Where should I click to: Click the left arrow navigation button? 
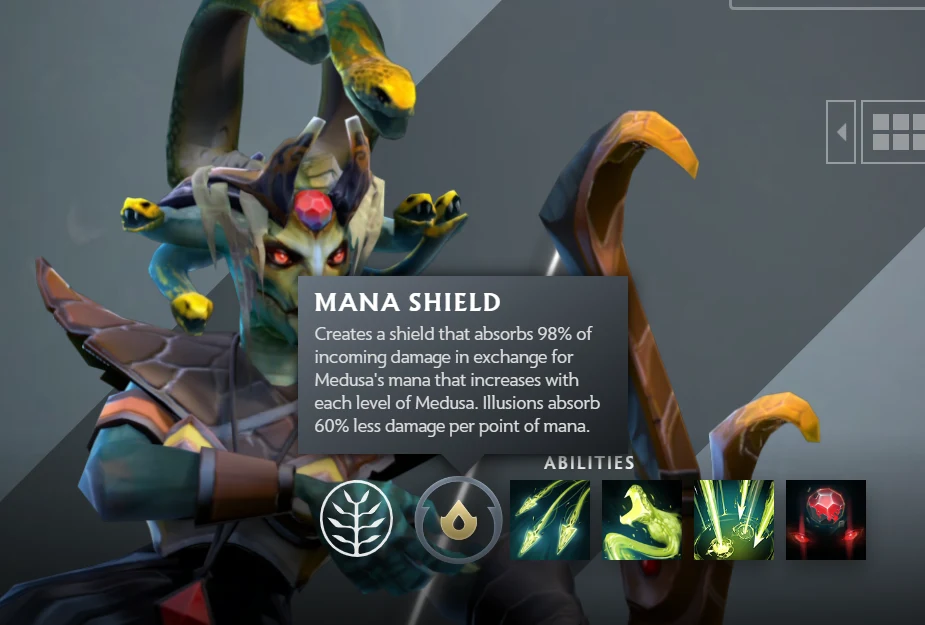841,131
